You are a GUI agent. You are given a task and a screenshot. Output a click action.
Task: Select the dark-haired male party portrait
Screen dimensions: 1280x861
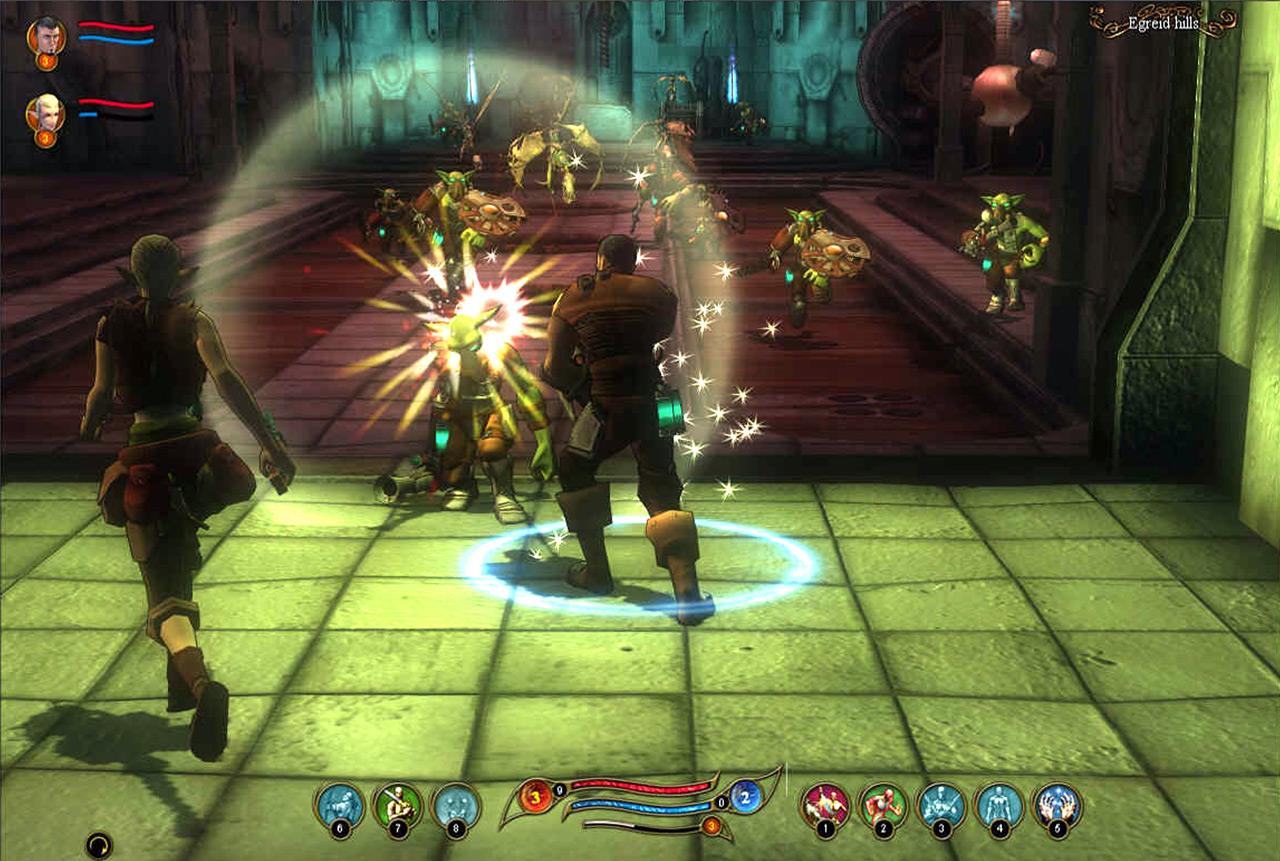[x=44, y=37]
